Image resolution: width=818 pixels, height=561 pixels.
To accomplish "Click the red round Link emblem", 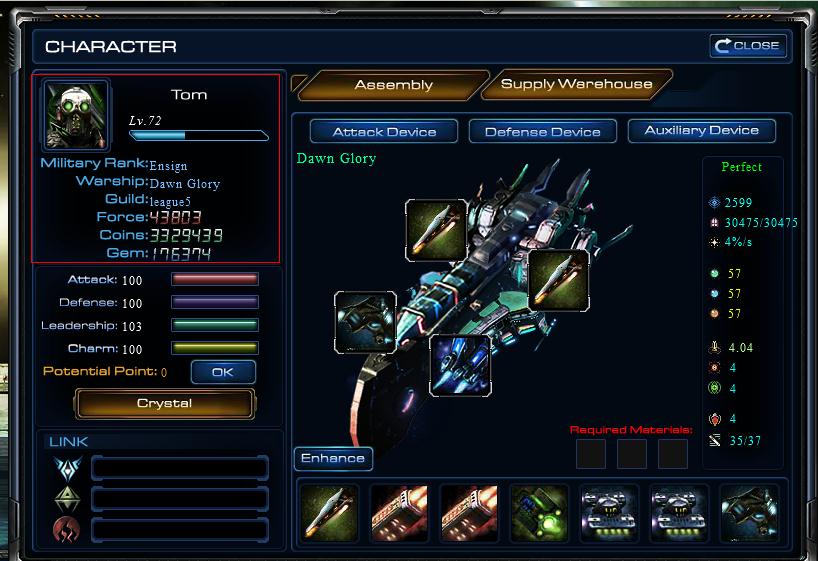I will [67, 529].
